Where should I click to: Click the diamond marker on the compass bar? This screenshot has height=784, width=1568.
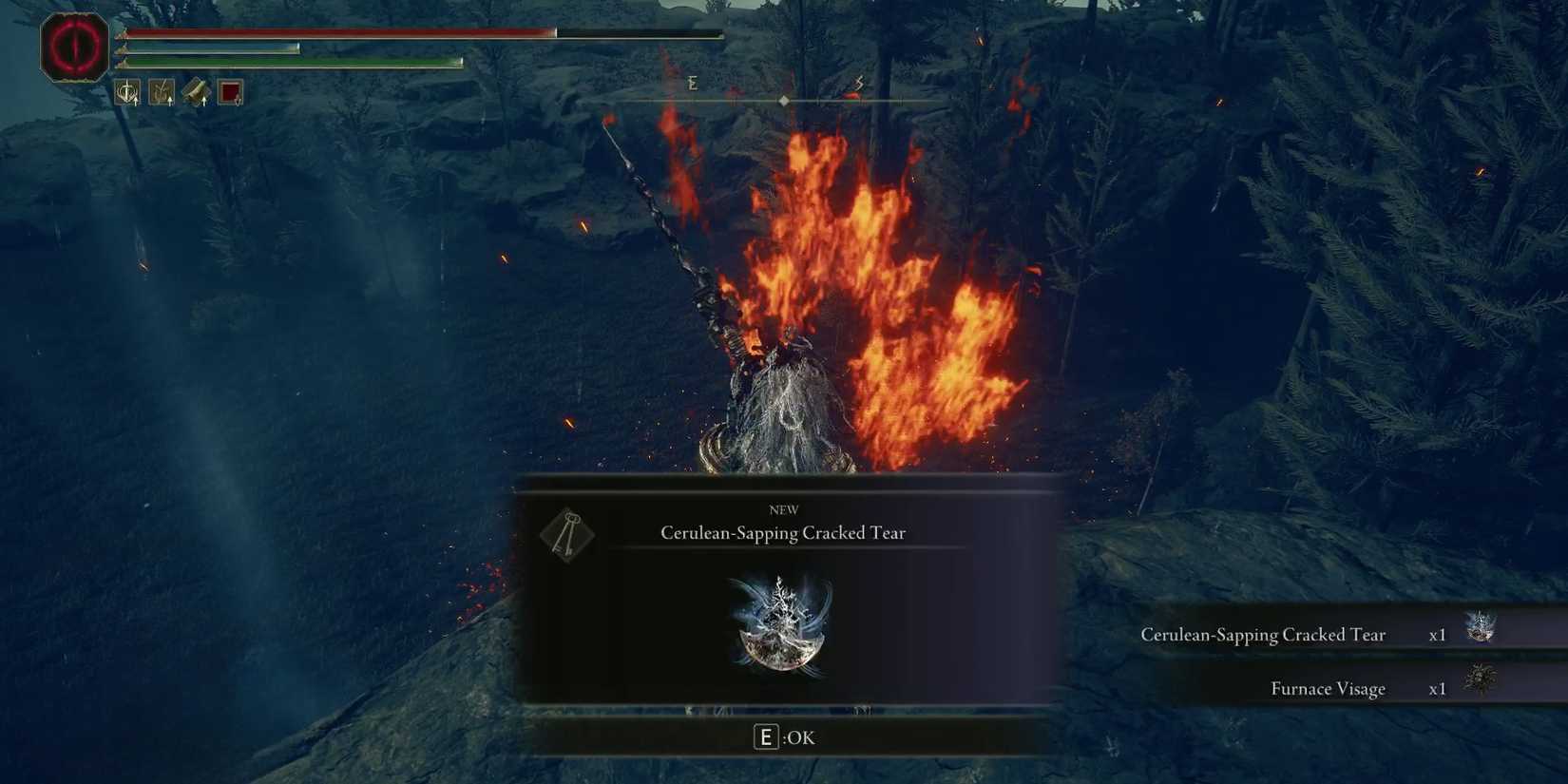[x=784, y=99]
